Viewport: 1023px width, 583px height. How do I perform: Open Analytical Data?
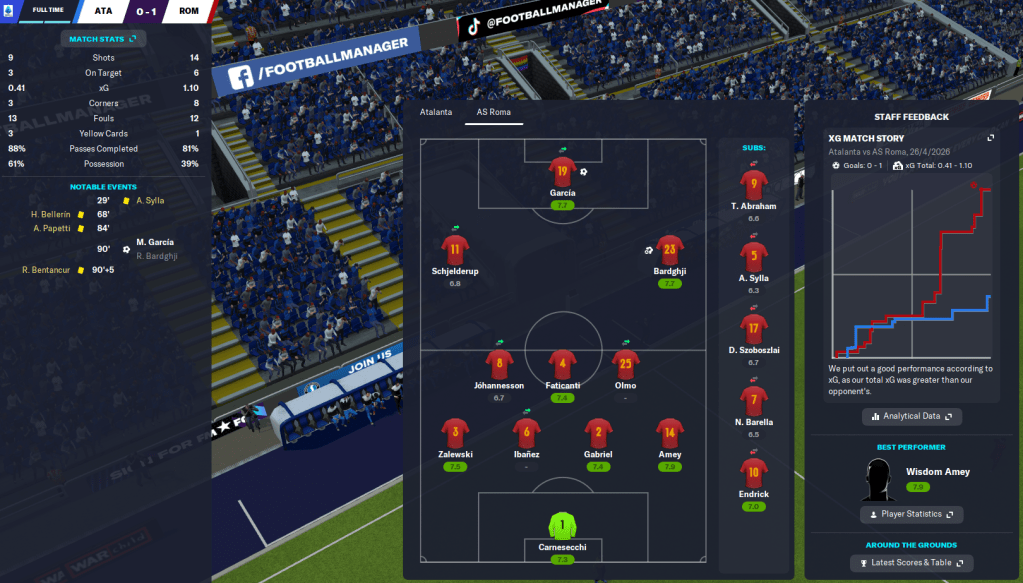coord(911,416)
